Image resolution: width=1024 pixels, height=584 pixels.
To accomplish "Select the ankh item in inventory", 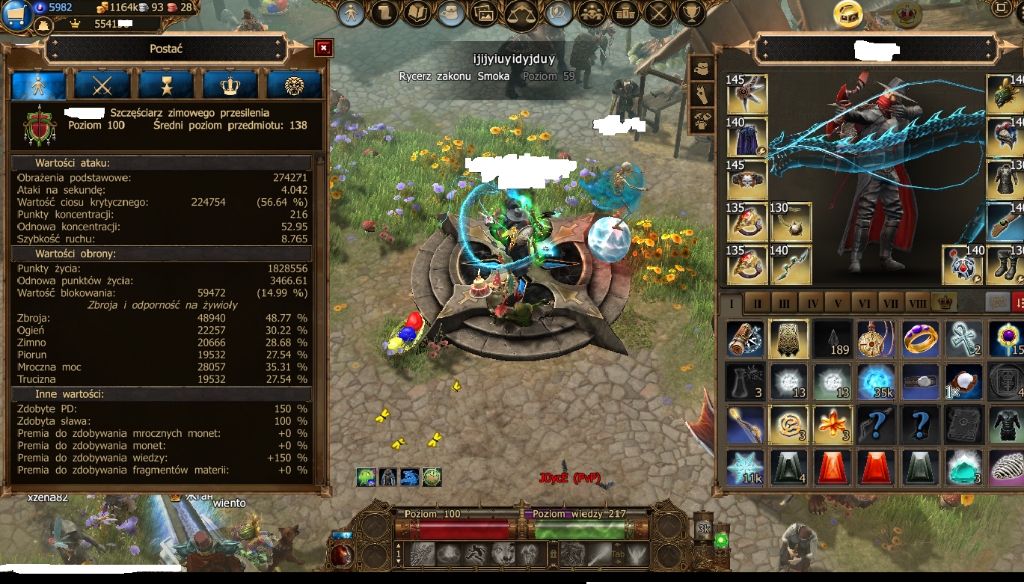I will 964,338.
